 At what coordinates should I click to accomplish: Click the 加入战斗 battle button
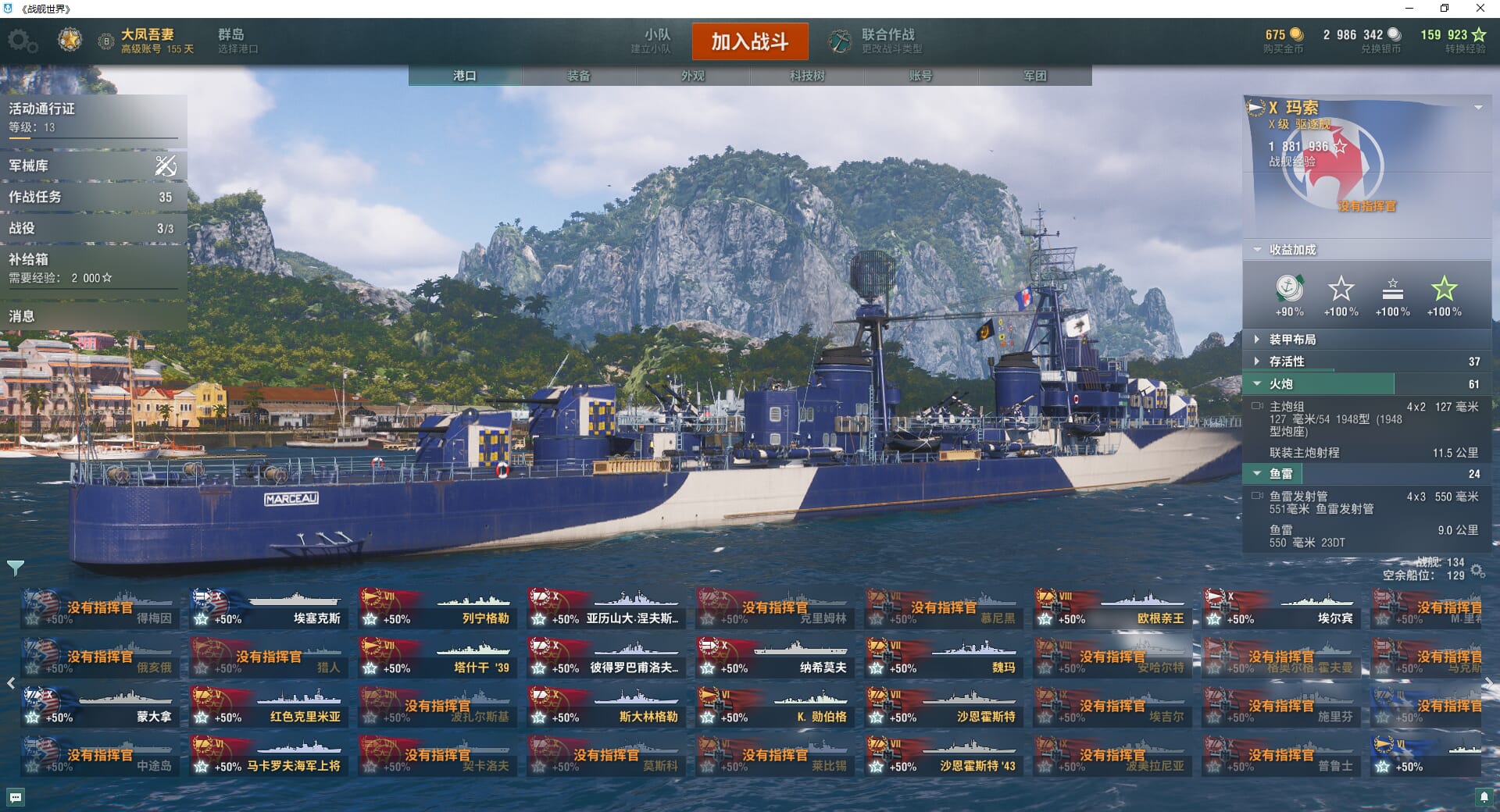point(749,41)
